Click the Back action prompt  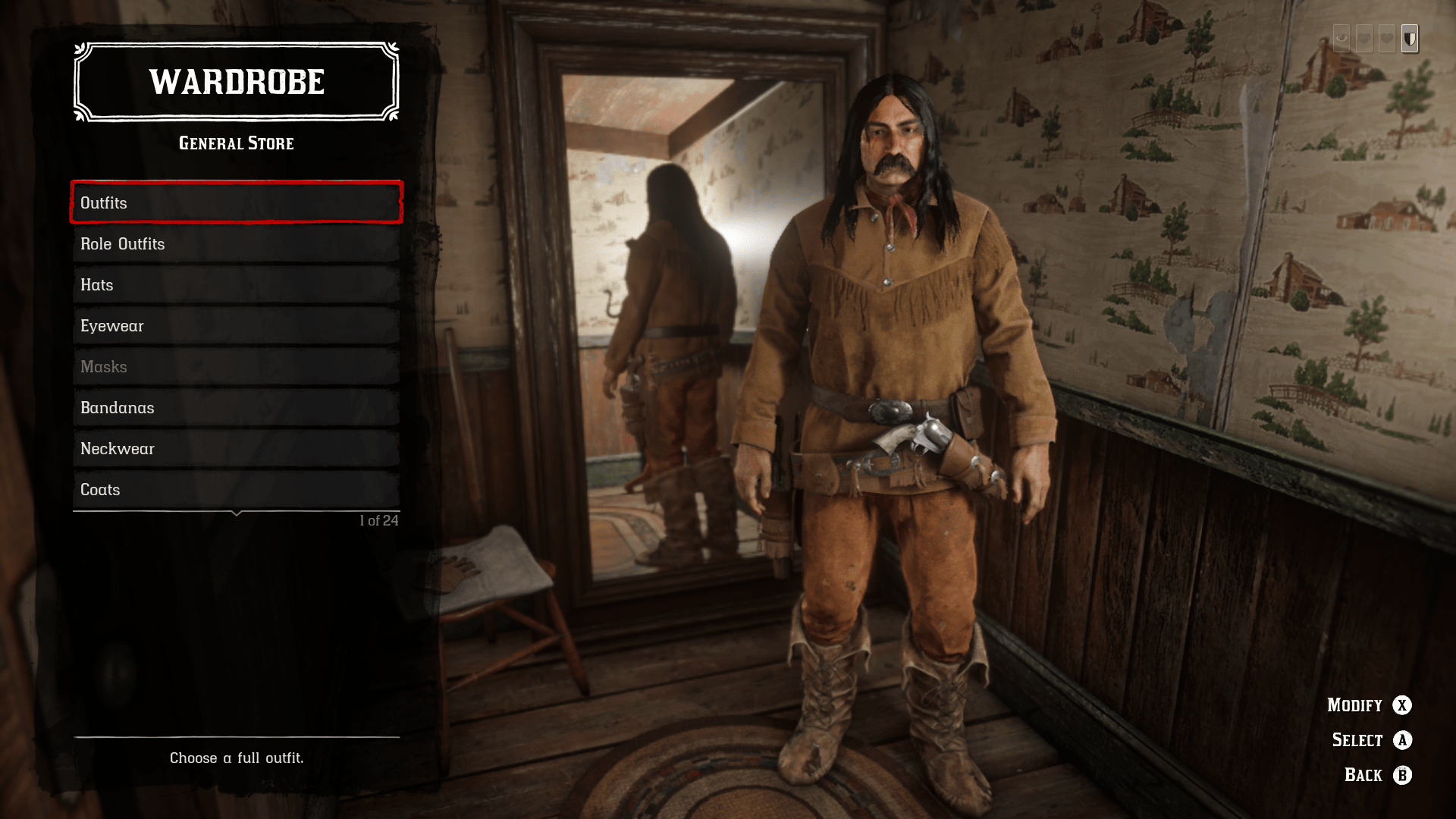[x=1363, y=775]
